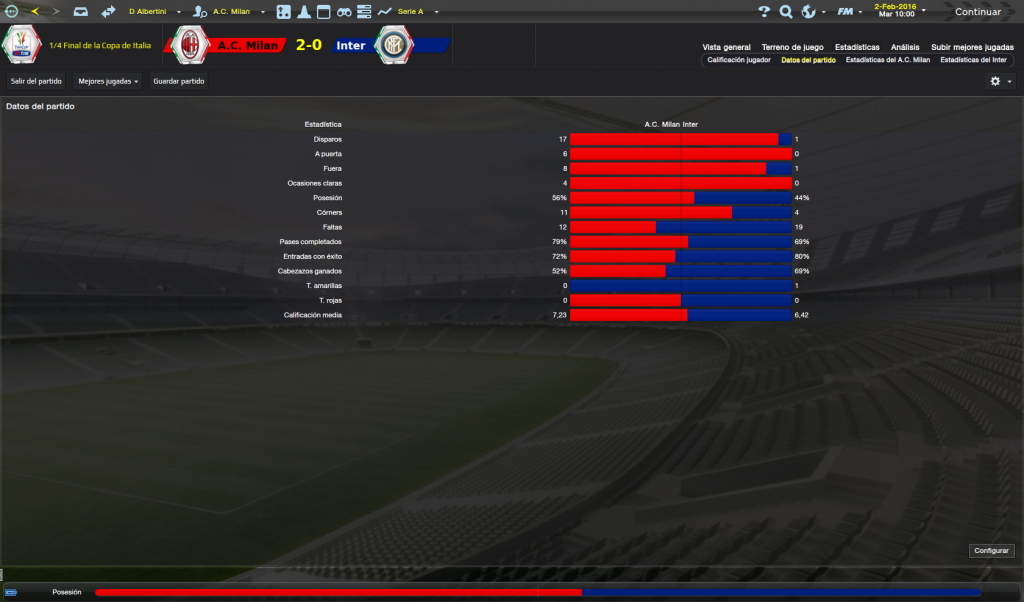Open the gear settings dropdown
This screenshot has width=1024, height=602.
999,81
